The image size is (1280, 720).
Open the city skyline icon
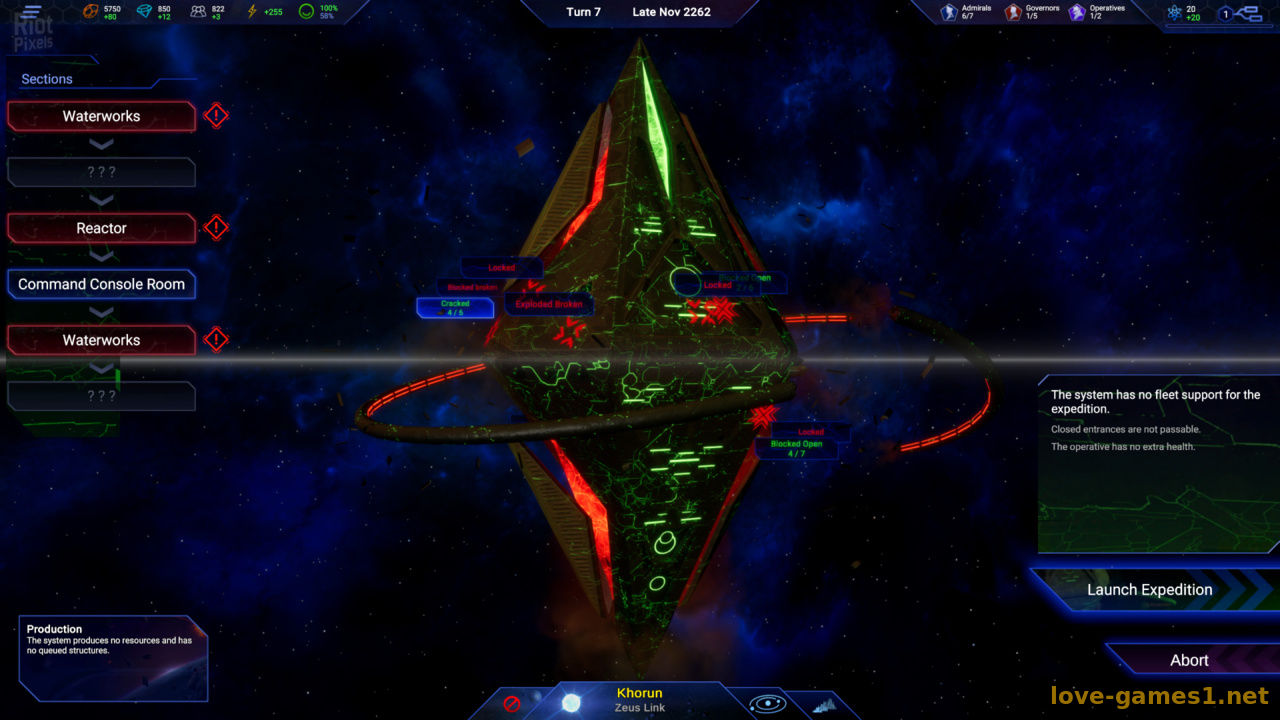[824, 705]
